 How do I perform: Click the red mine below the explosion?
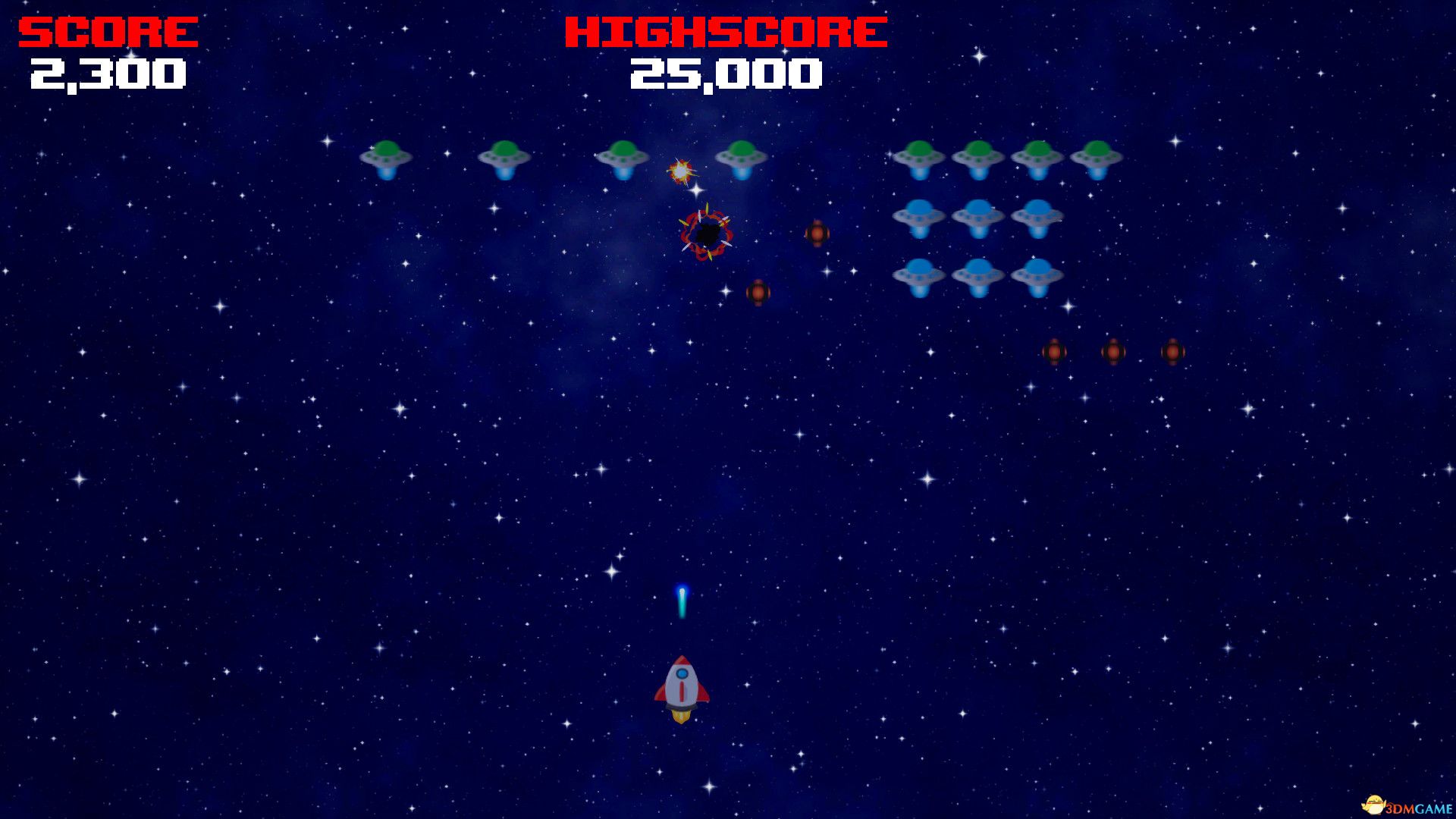758,292
